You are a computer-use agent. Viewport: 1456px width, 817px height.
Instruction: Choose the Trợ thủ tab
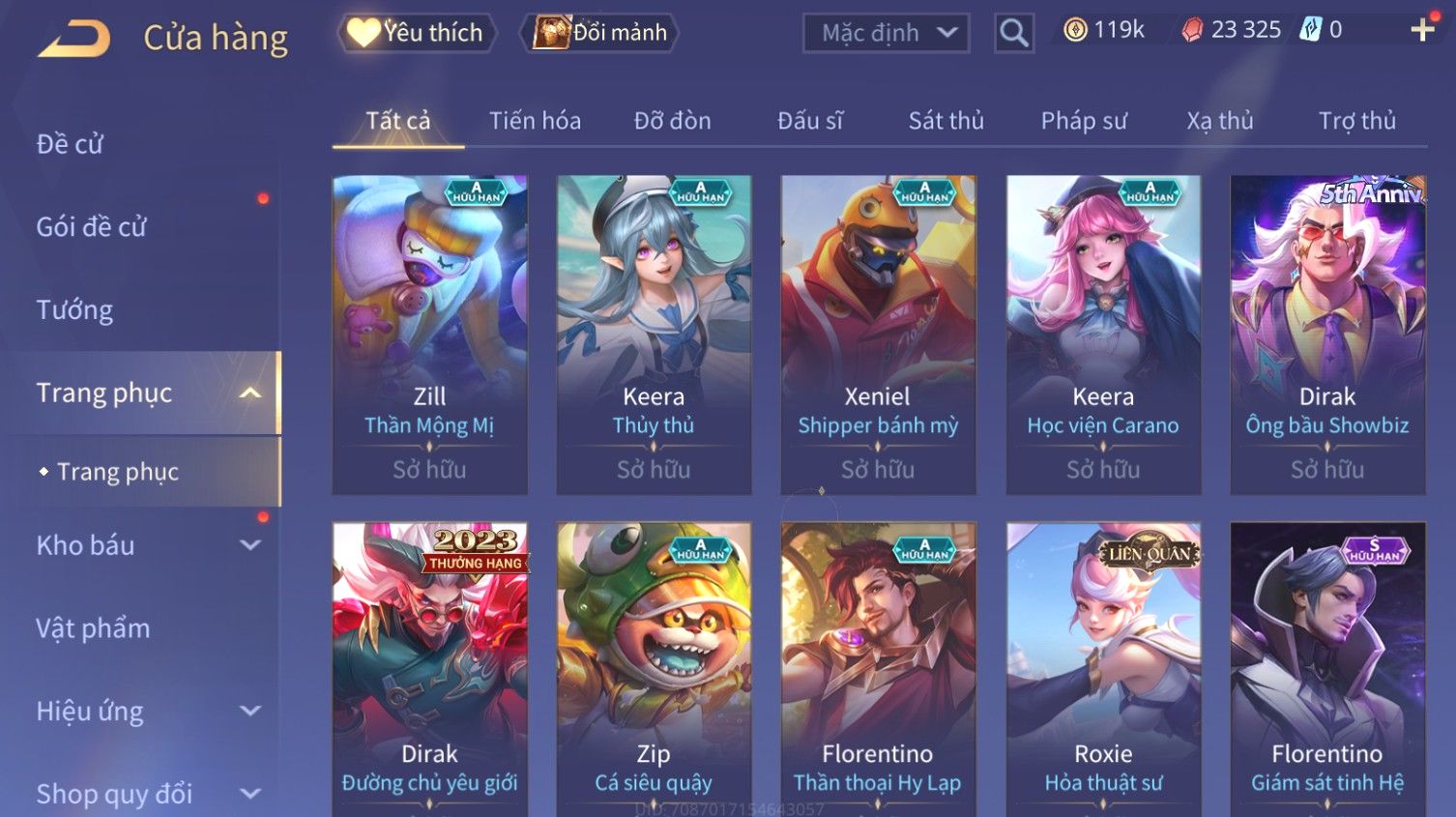1356,121
